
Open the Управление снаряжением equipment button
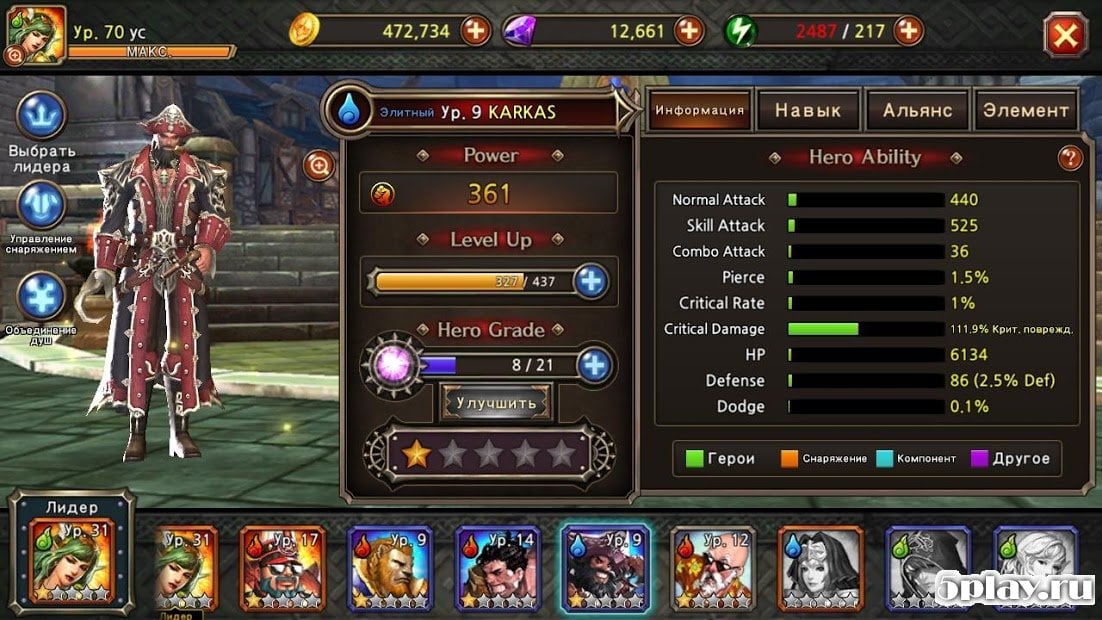[x=42, y=207]
